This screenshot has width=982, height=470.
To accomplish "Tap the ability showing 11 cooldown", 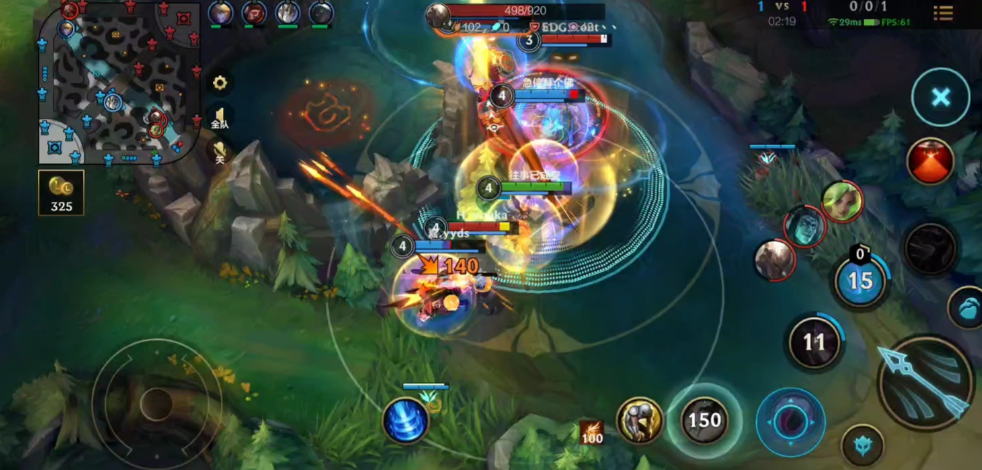I will 814,343.
